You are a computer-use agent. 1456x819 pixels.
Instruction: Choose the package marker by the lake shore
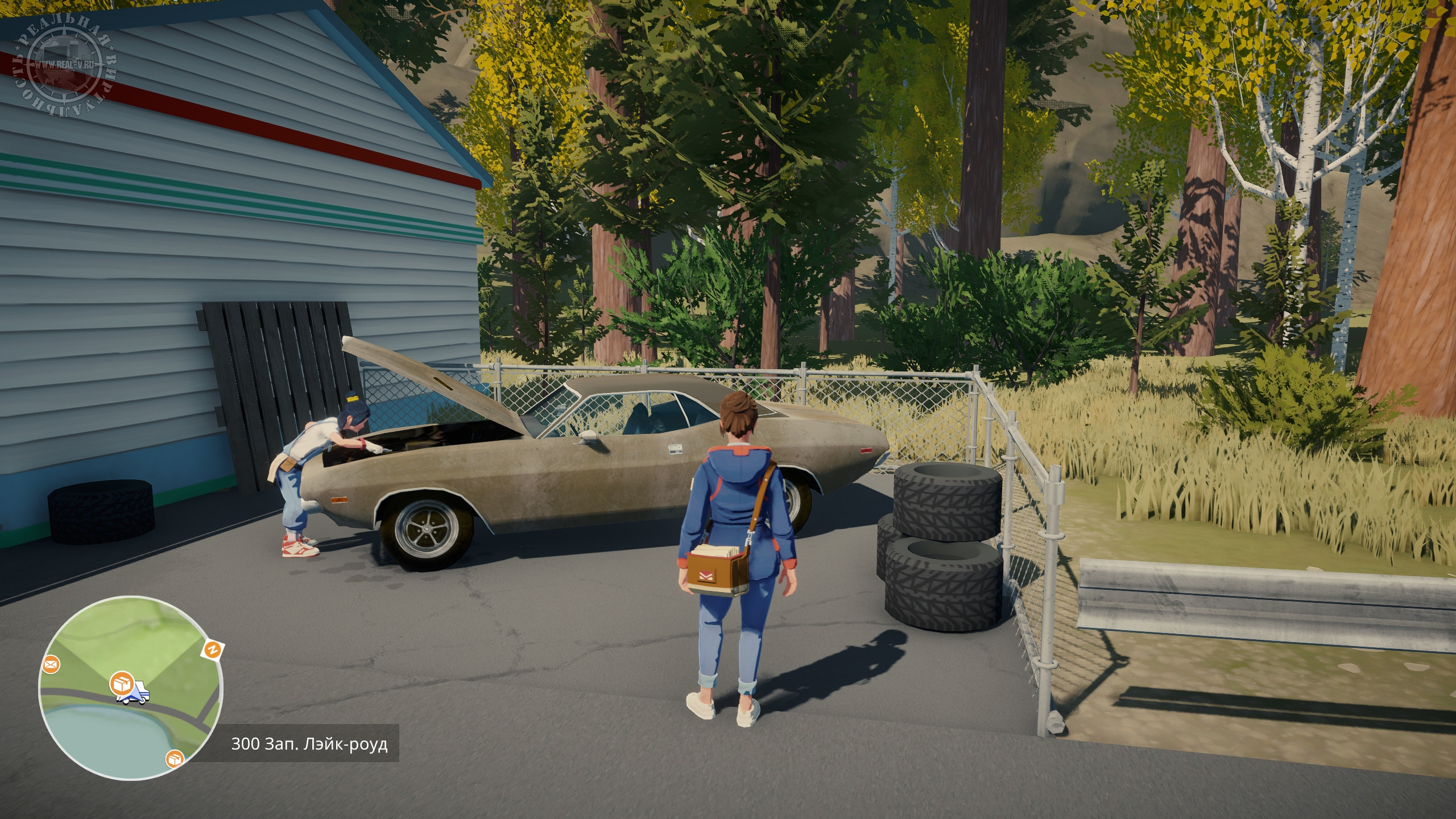[175, 758]
